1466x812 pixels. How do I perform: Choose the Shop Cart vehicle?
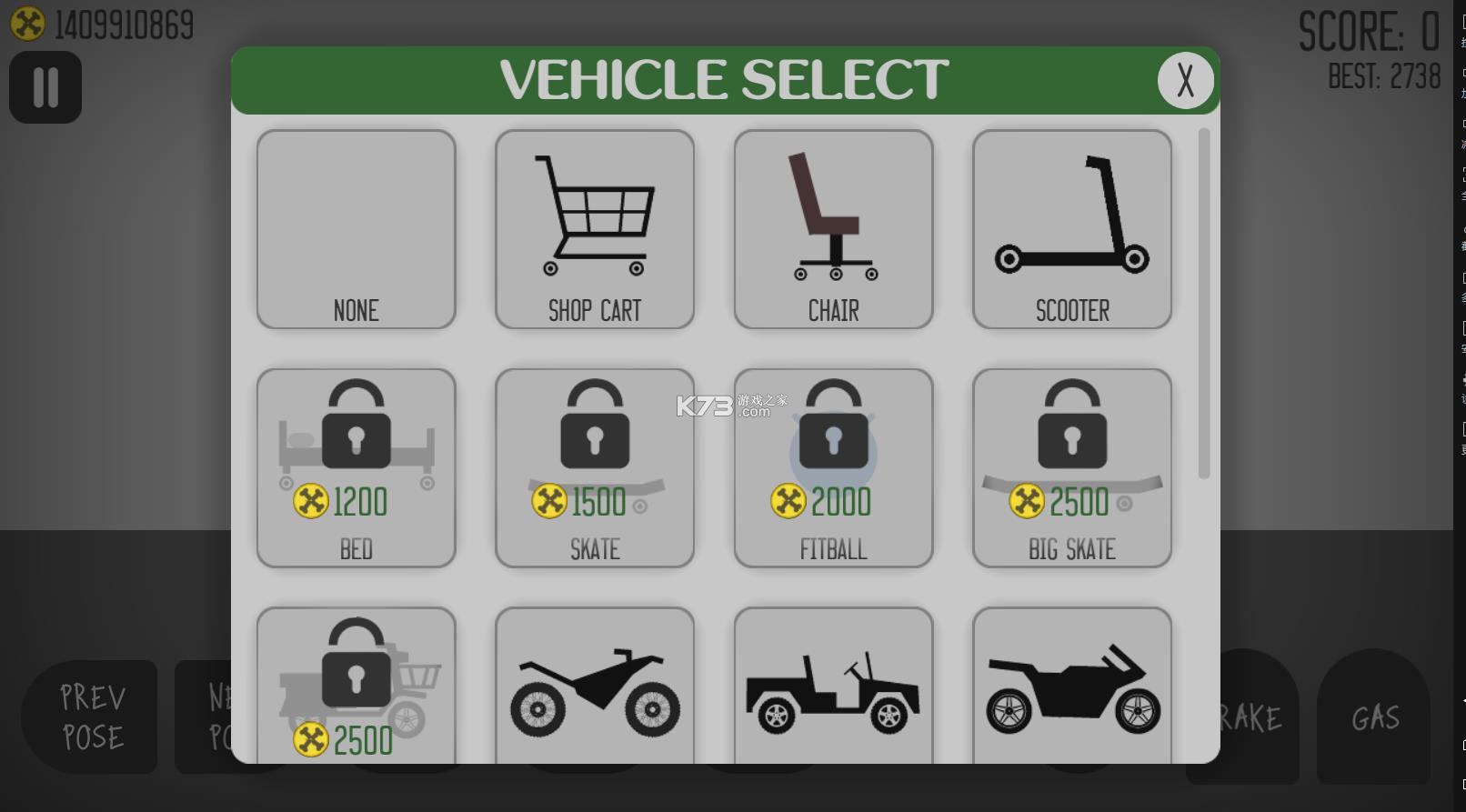click(x=595, y=229)
